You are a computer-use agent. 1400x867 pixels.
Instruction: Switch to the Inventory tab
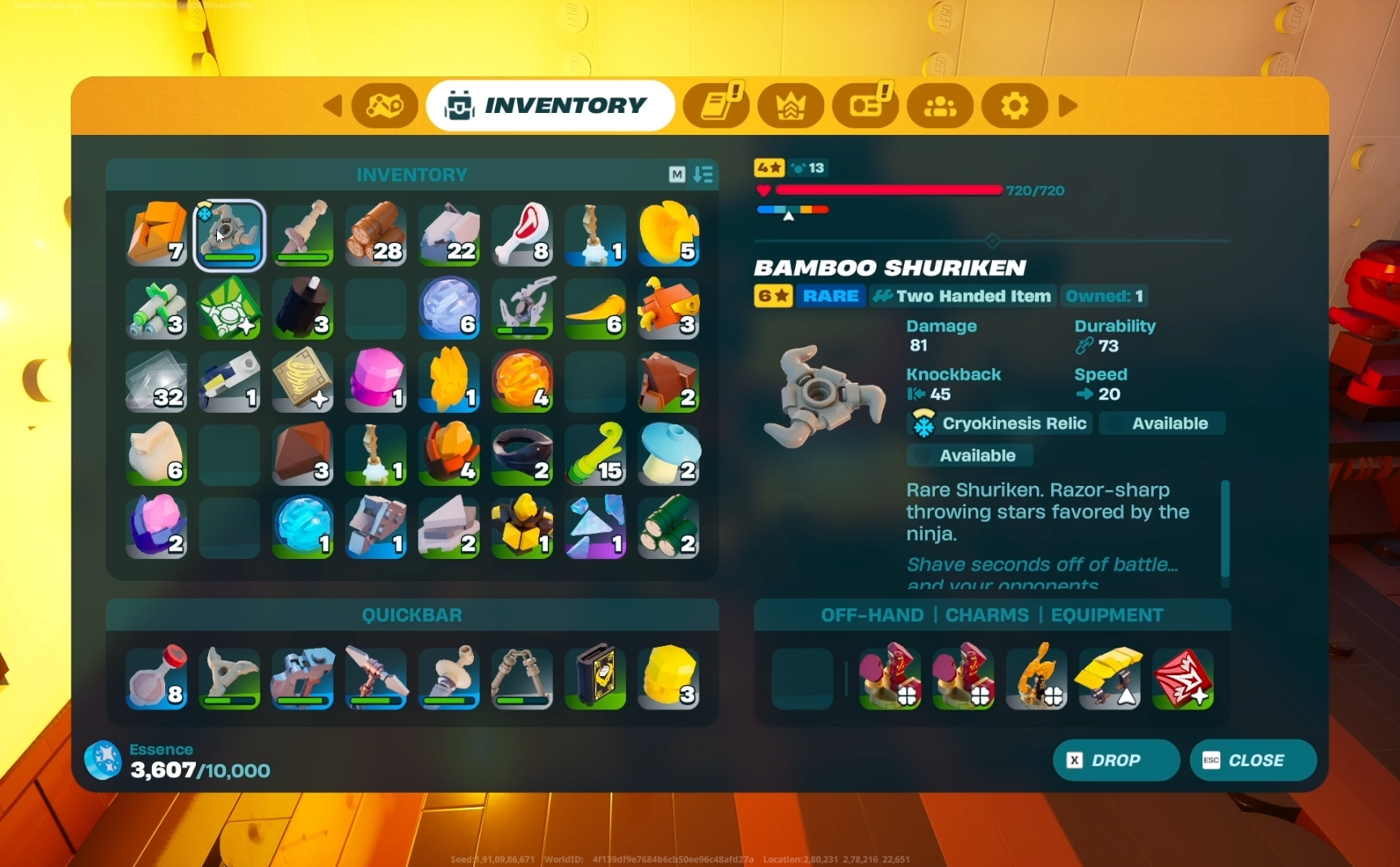(550, 105)
